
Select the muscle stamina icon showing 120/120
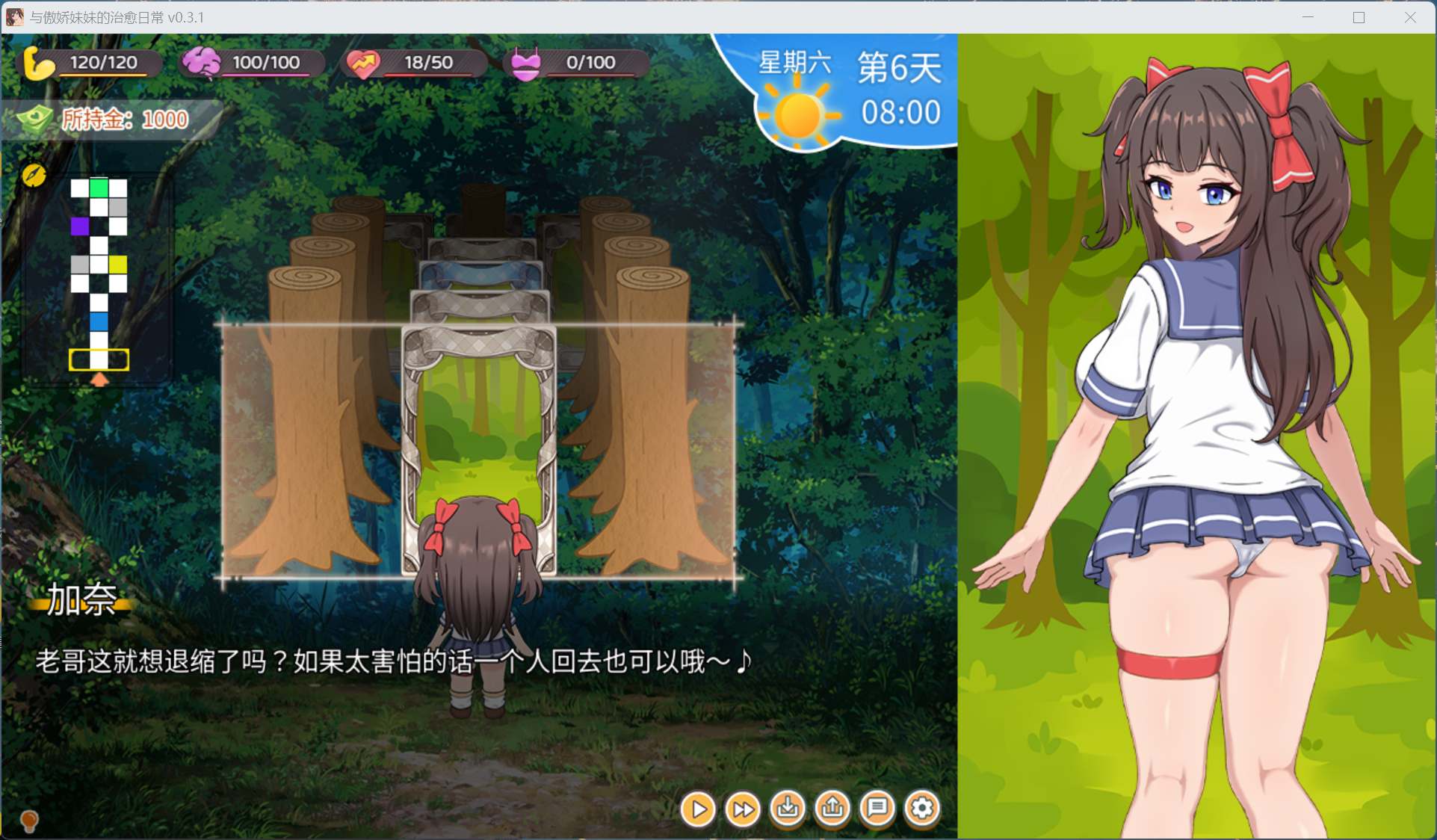(39, 62)
